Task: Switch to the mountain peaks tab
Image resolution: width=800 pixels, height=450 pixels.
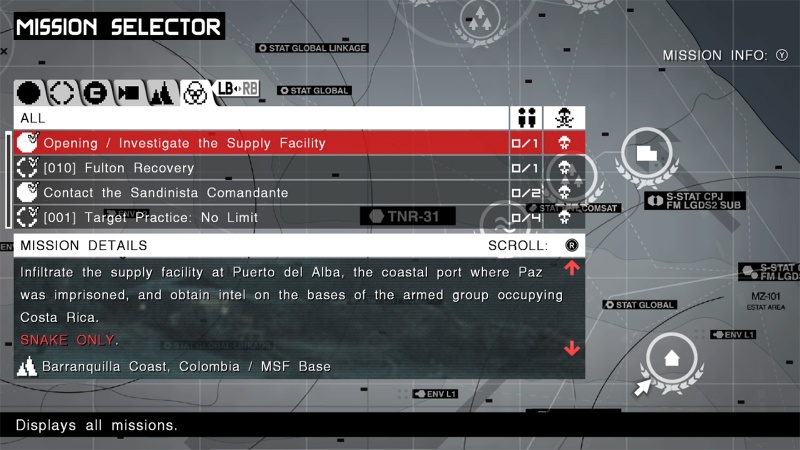Action: pyautogui.click(x=161, y=93)
